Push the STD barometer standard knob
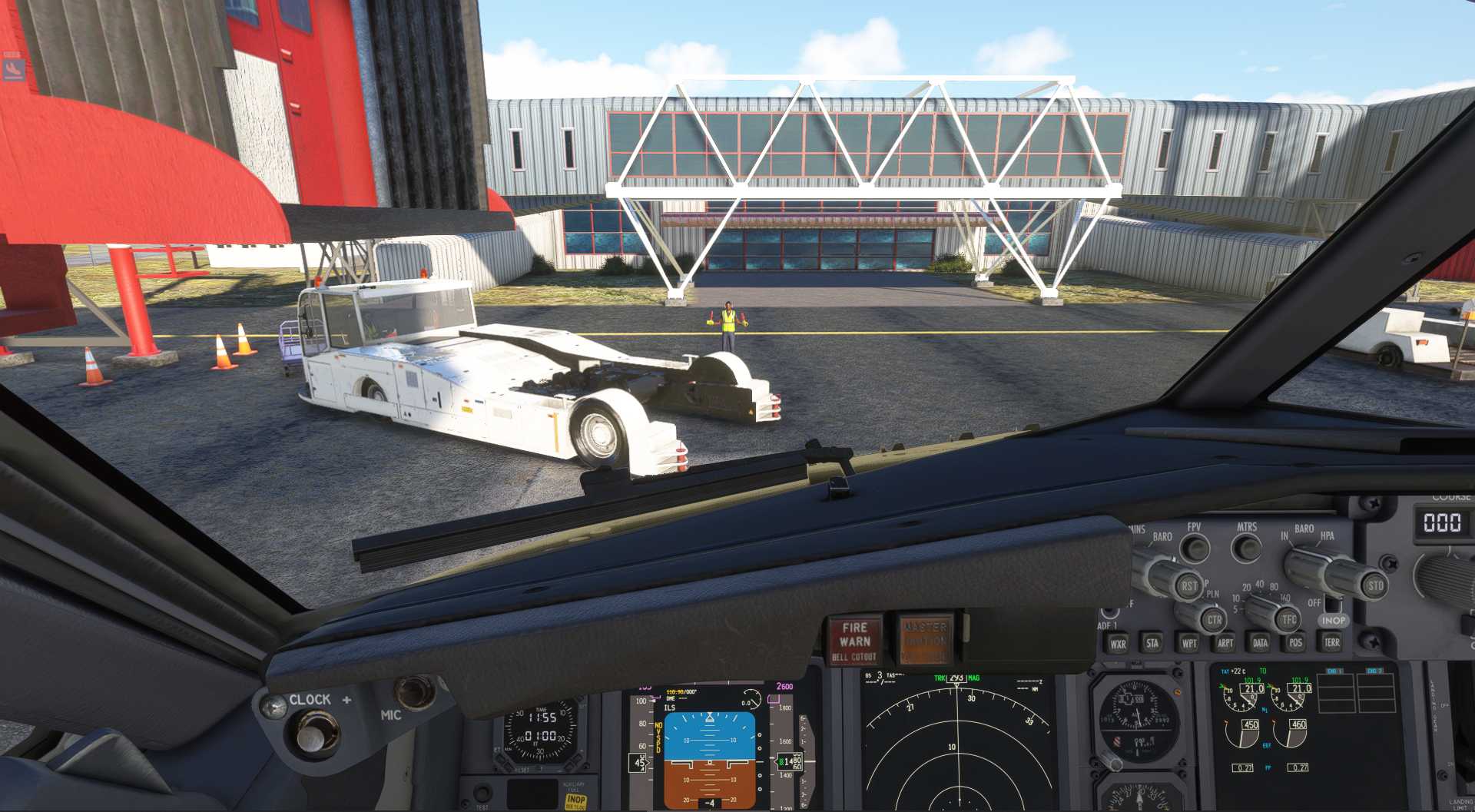The width and height of the screenshot is (1475, 812). coord(1374,585)
